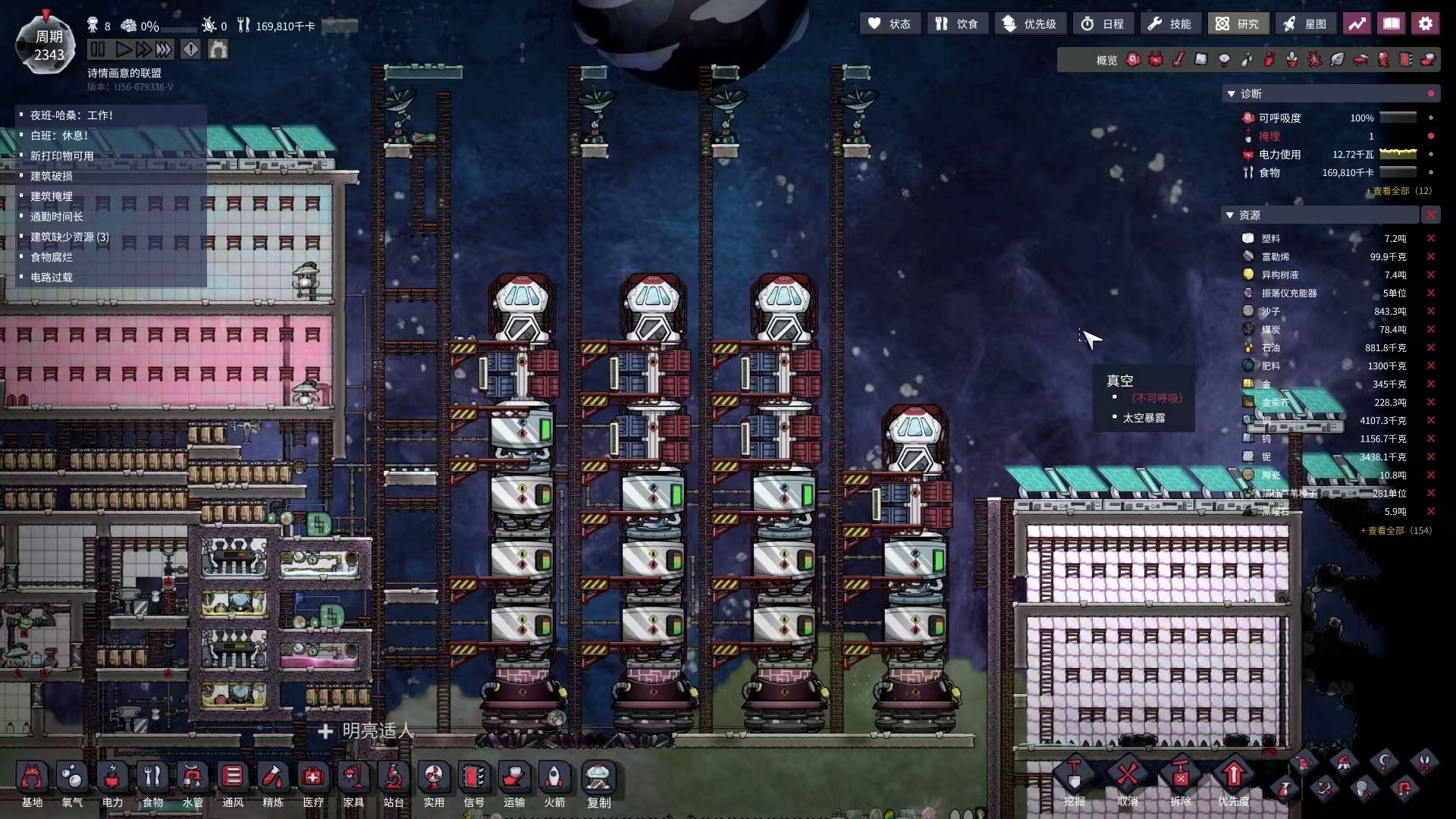Expand 查看全部 (154) resources list
The width and height of the screenshot is (1456, 819).
pyautogui.click(x=1396, y=531)
